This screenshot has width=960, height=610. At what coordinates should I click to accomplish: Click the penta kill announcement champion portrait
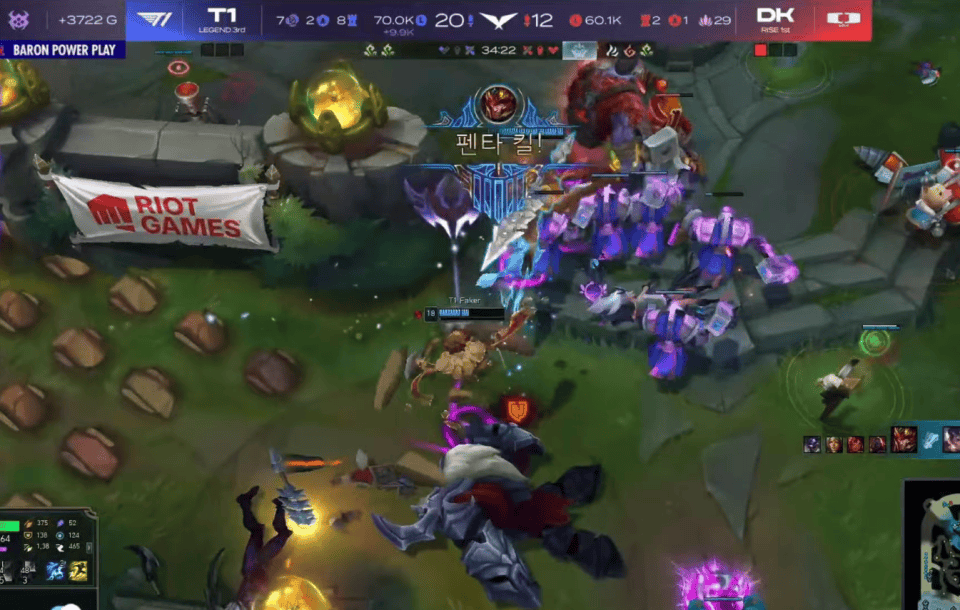(497, 103)
